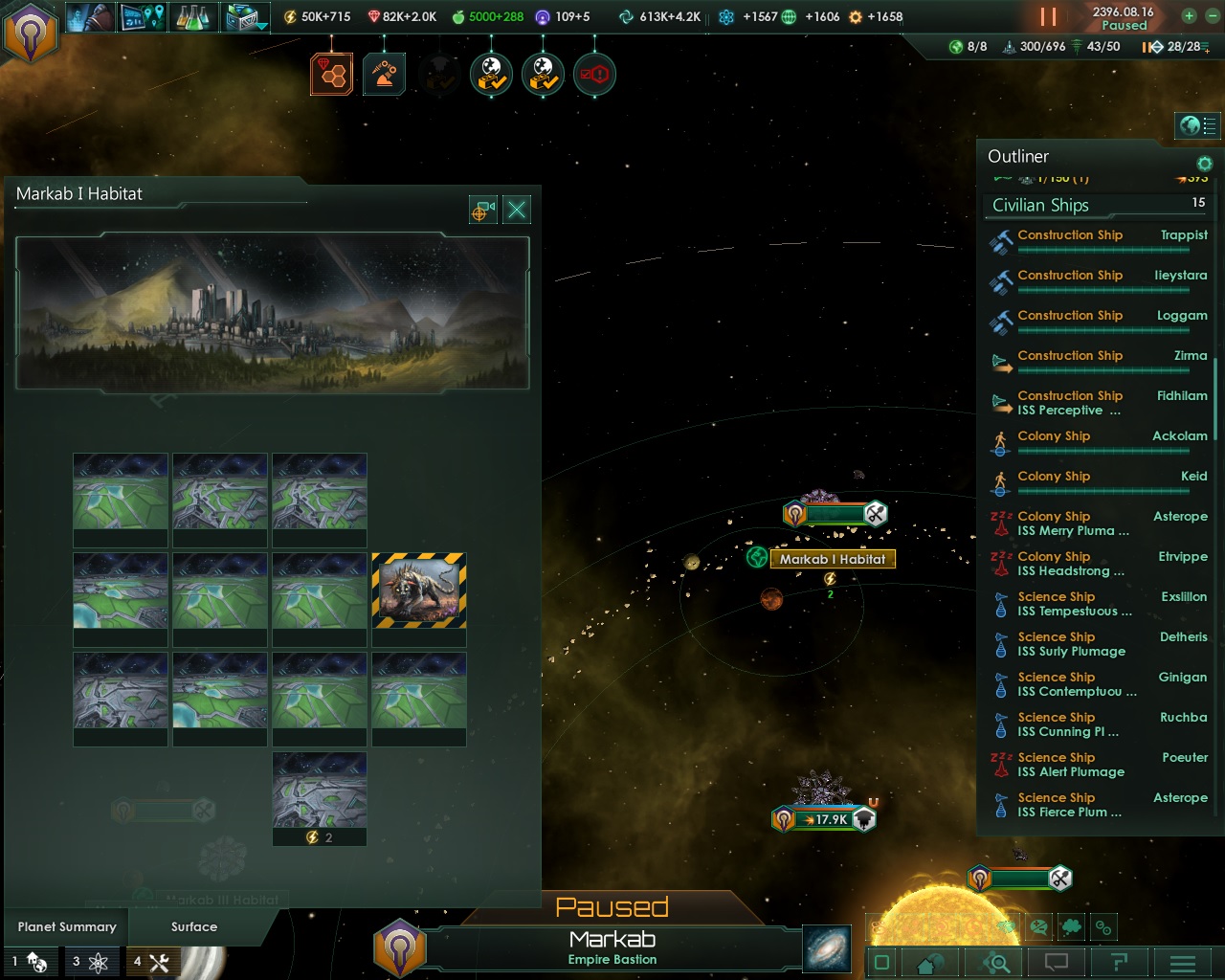Open outliner settings gear
The width and height of the screenshot is (1225, 980).
(x=1204, y=164)
